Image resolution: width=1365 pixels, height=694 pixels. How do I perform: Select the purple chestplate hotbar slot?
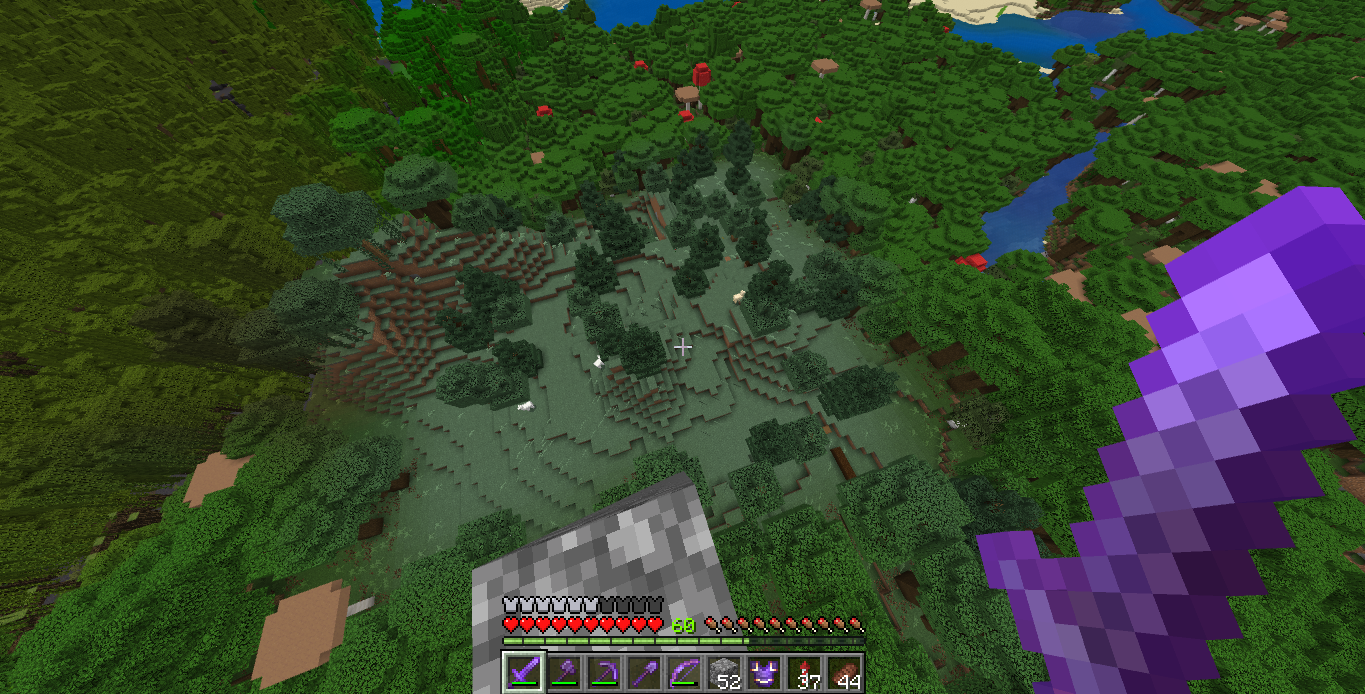click(x=763, y=672)
